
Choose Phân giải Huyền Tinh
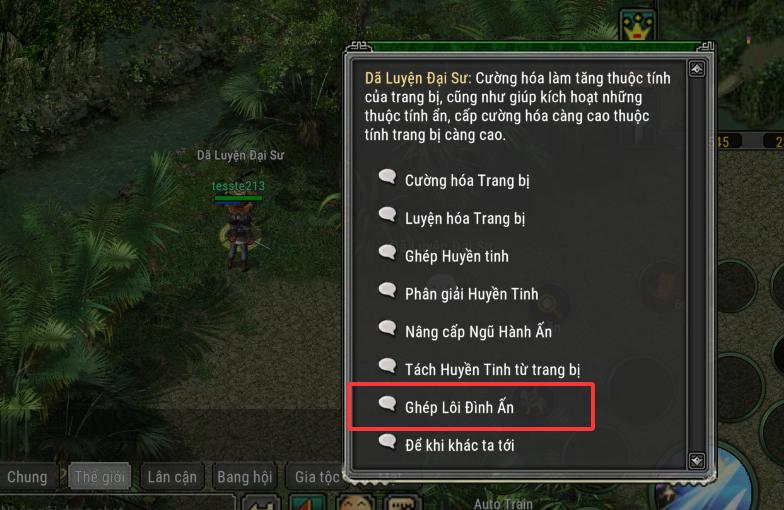pyautogui.click(x=471, y=294)
